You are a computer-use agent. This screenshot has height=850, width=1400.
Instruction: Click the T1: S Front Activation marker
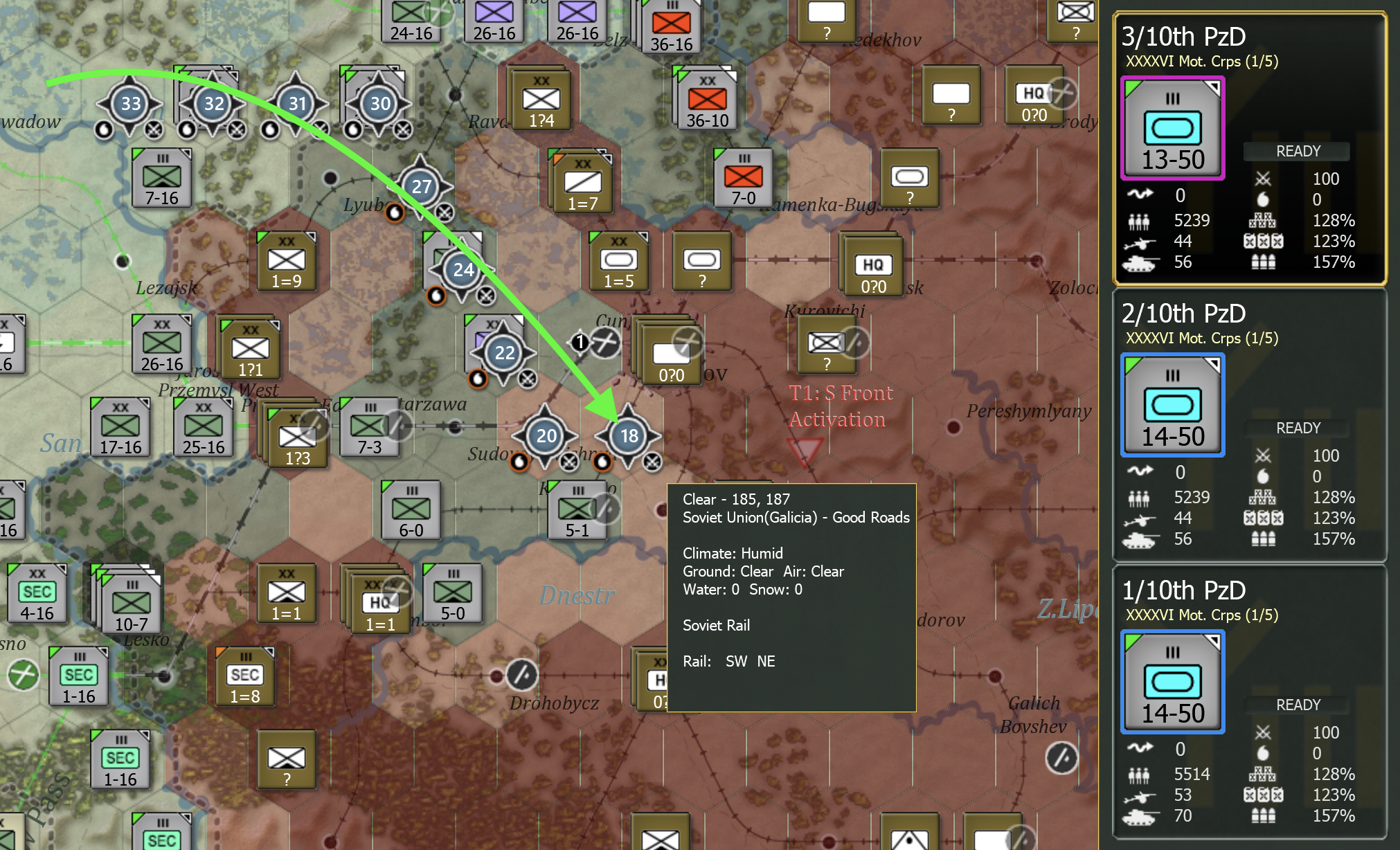click(x=838, y=405)
